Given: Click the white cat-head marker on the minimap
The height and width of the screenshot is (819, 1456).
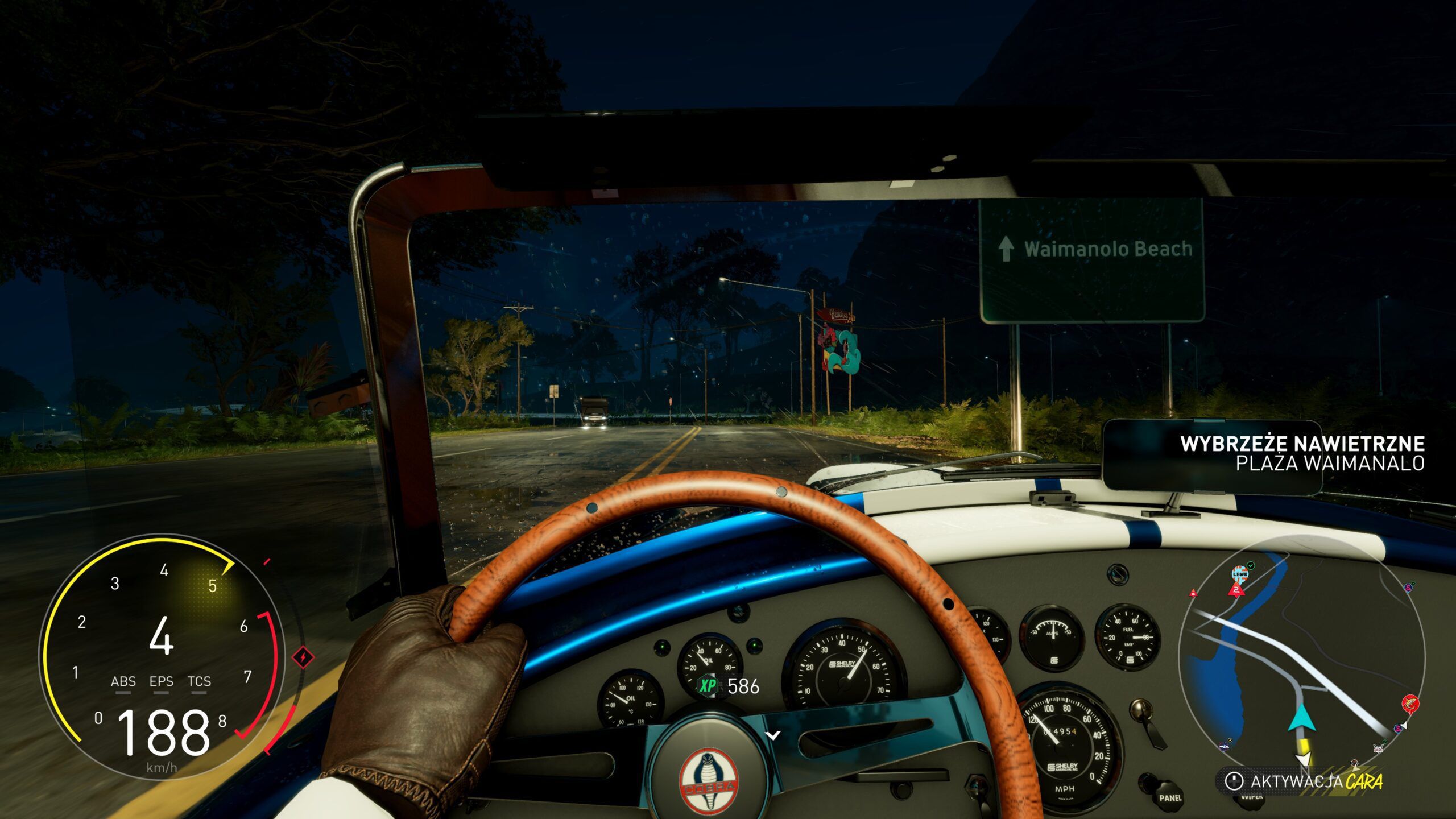Looking at the screenshot, I should (x=1379, y=747).
